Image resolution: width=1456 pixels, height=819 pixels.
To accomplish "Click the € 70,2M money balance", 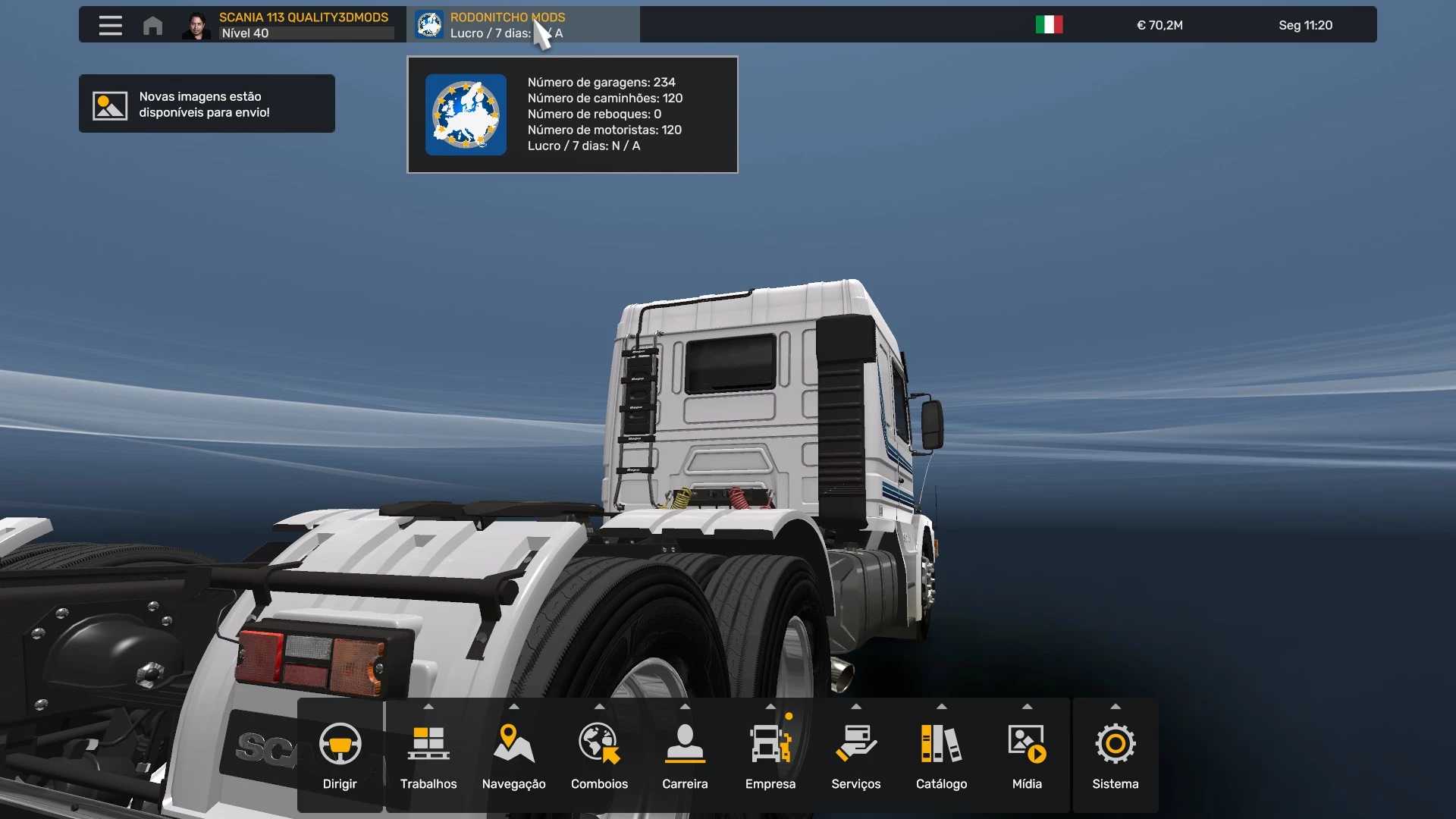I will [x=1159, y=25].
